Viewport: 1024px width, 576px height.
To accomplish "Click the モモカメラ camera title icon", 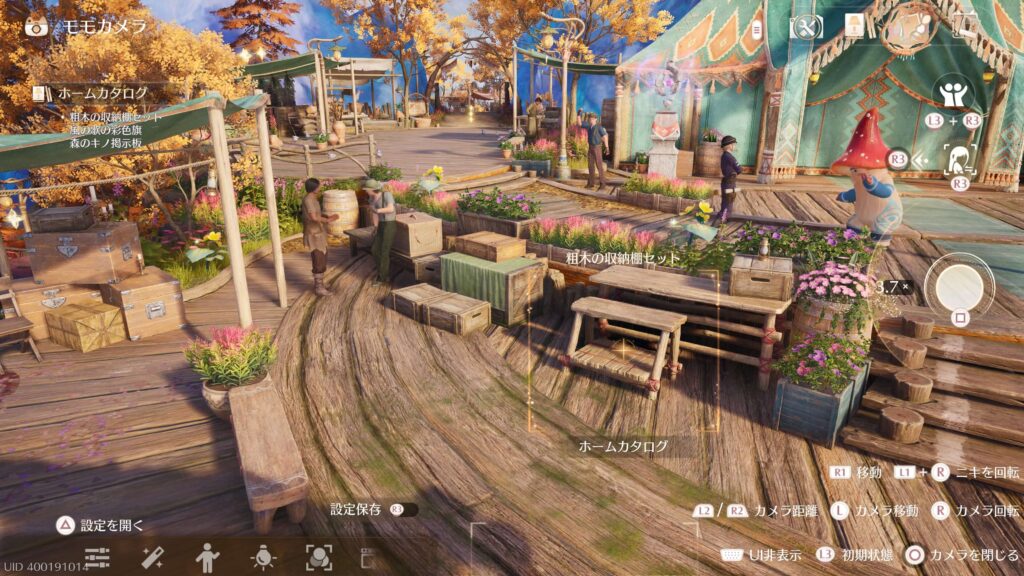I will [37, 26].
